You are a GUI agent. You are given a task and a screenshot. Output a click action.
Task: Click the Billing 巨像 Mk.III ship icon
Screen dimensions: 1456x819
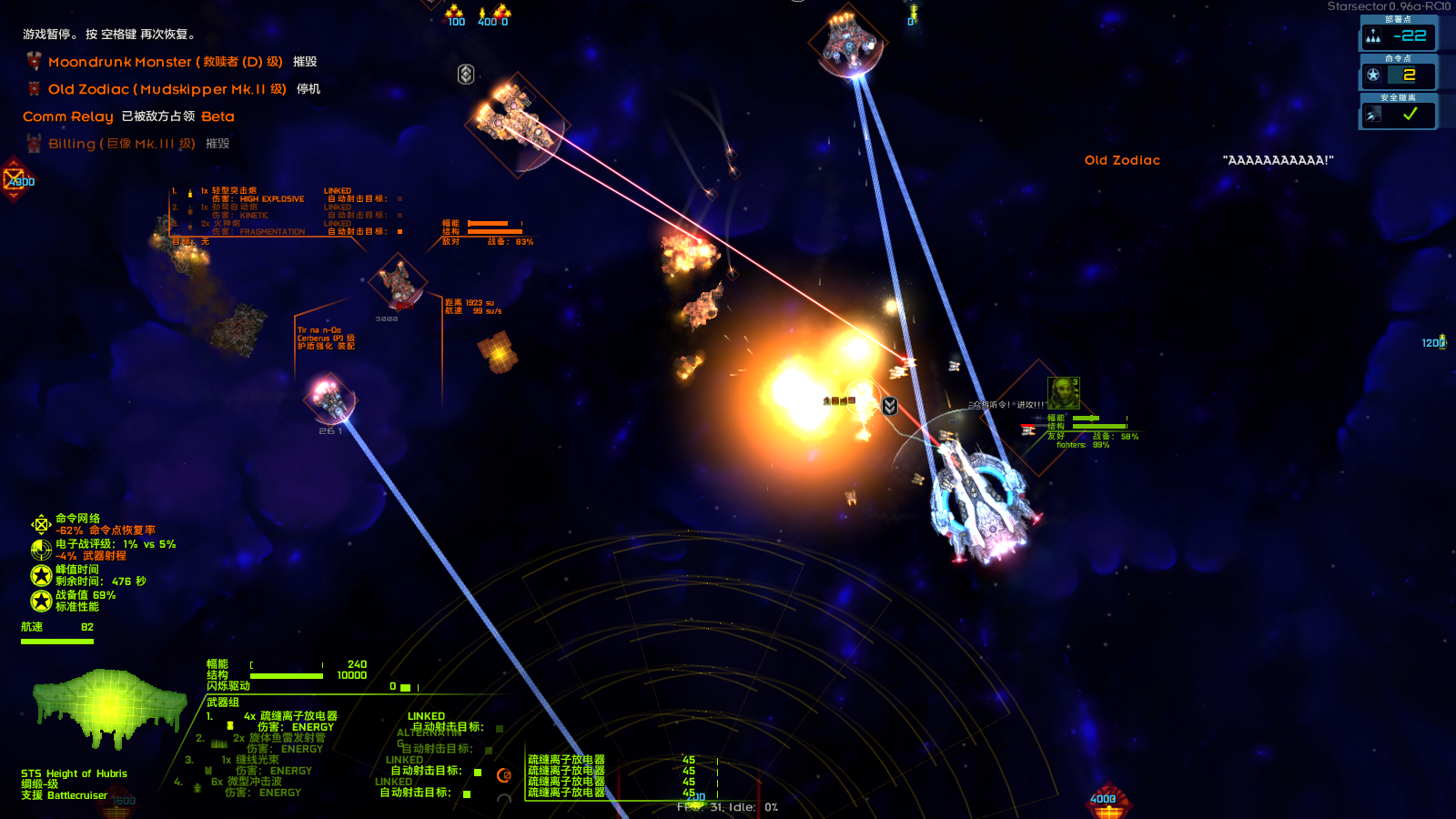[x=33, y=143]
